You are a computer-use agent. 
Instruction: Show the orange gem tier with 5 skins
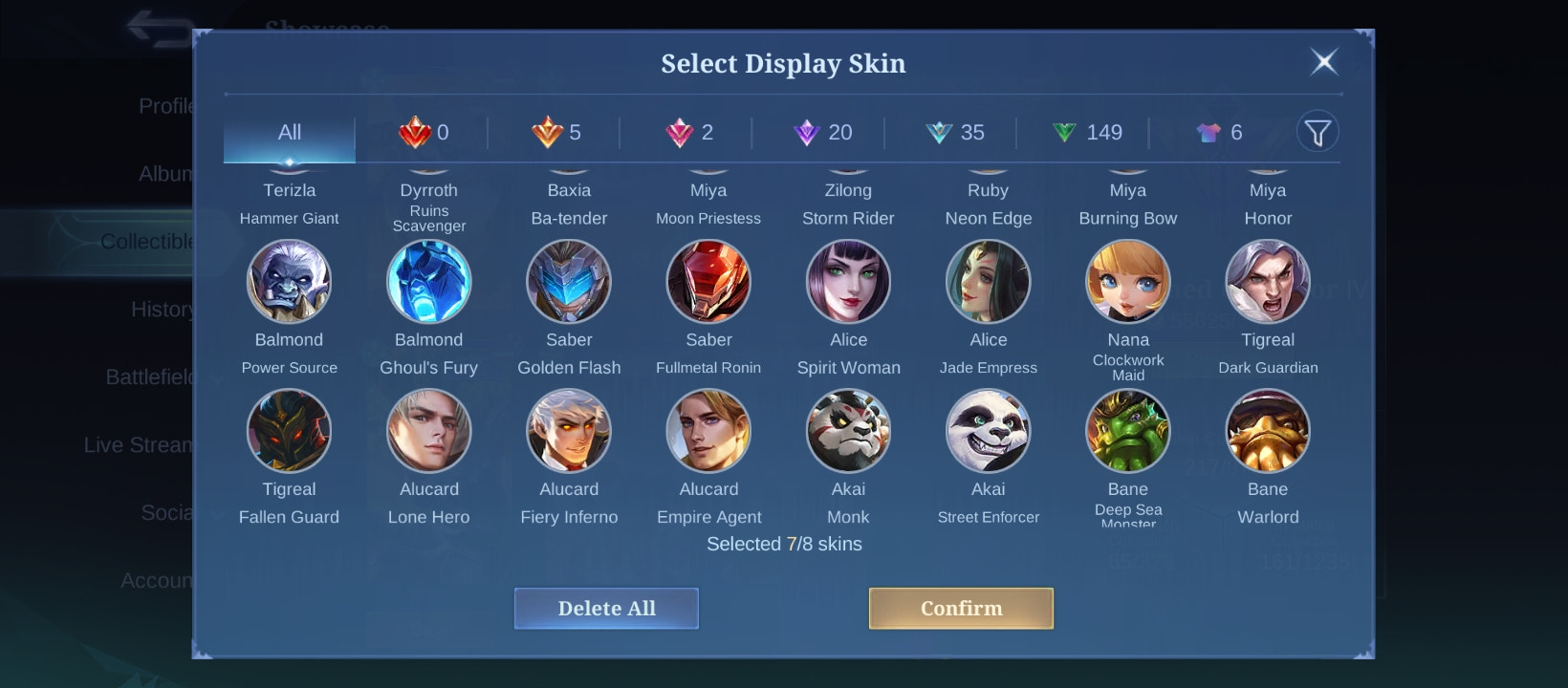557,133
